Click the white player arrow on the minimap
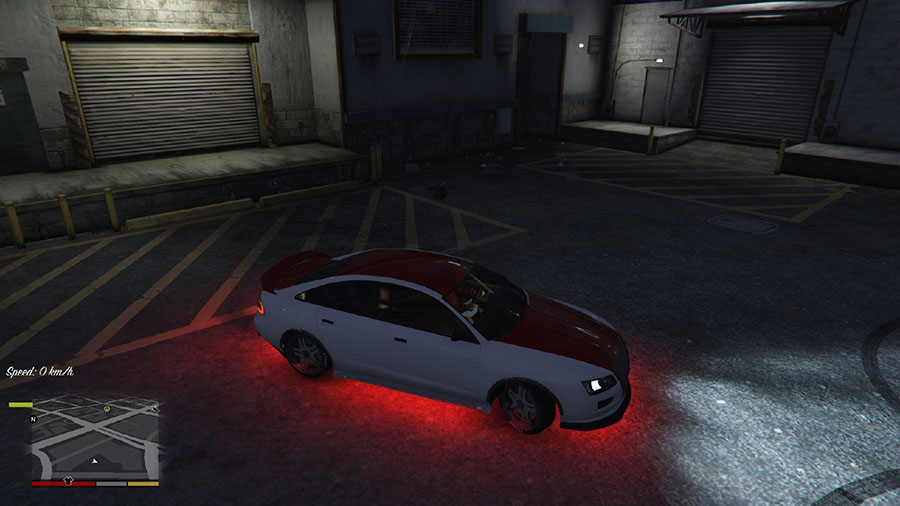 (x=94, y=461)
